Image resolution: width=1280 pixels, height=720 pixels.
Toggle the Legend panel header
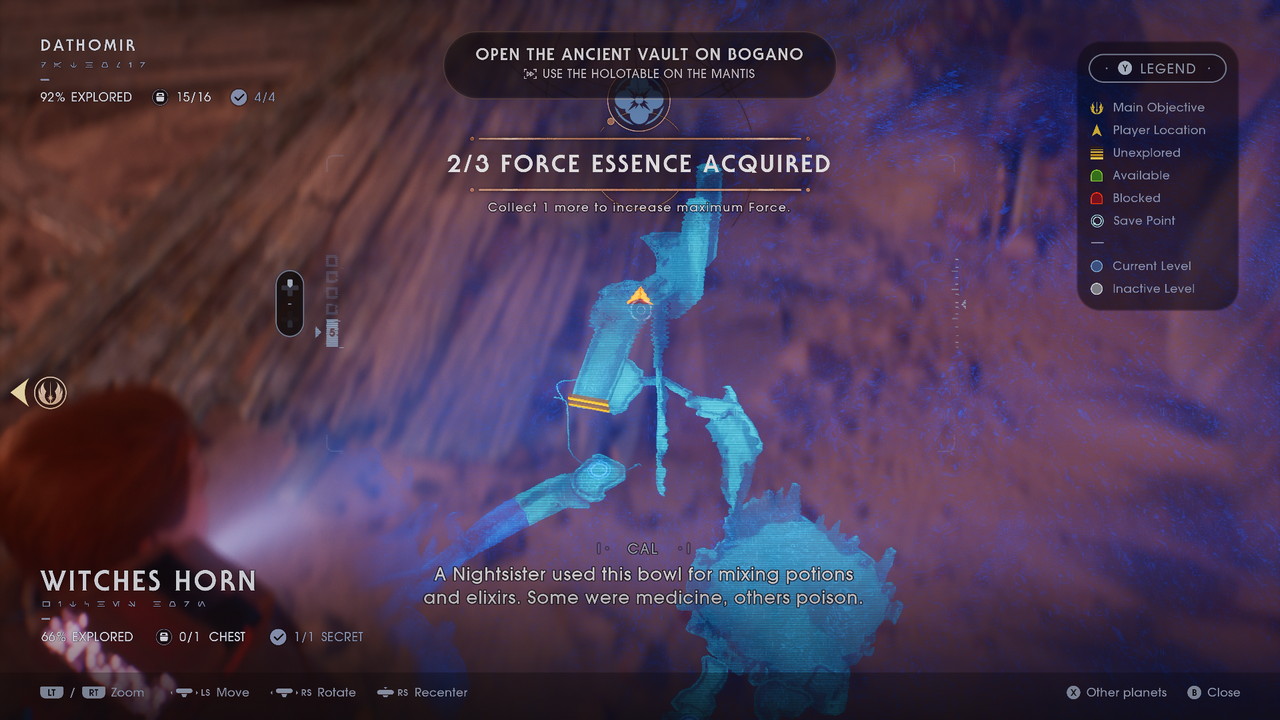(1157, 68)
